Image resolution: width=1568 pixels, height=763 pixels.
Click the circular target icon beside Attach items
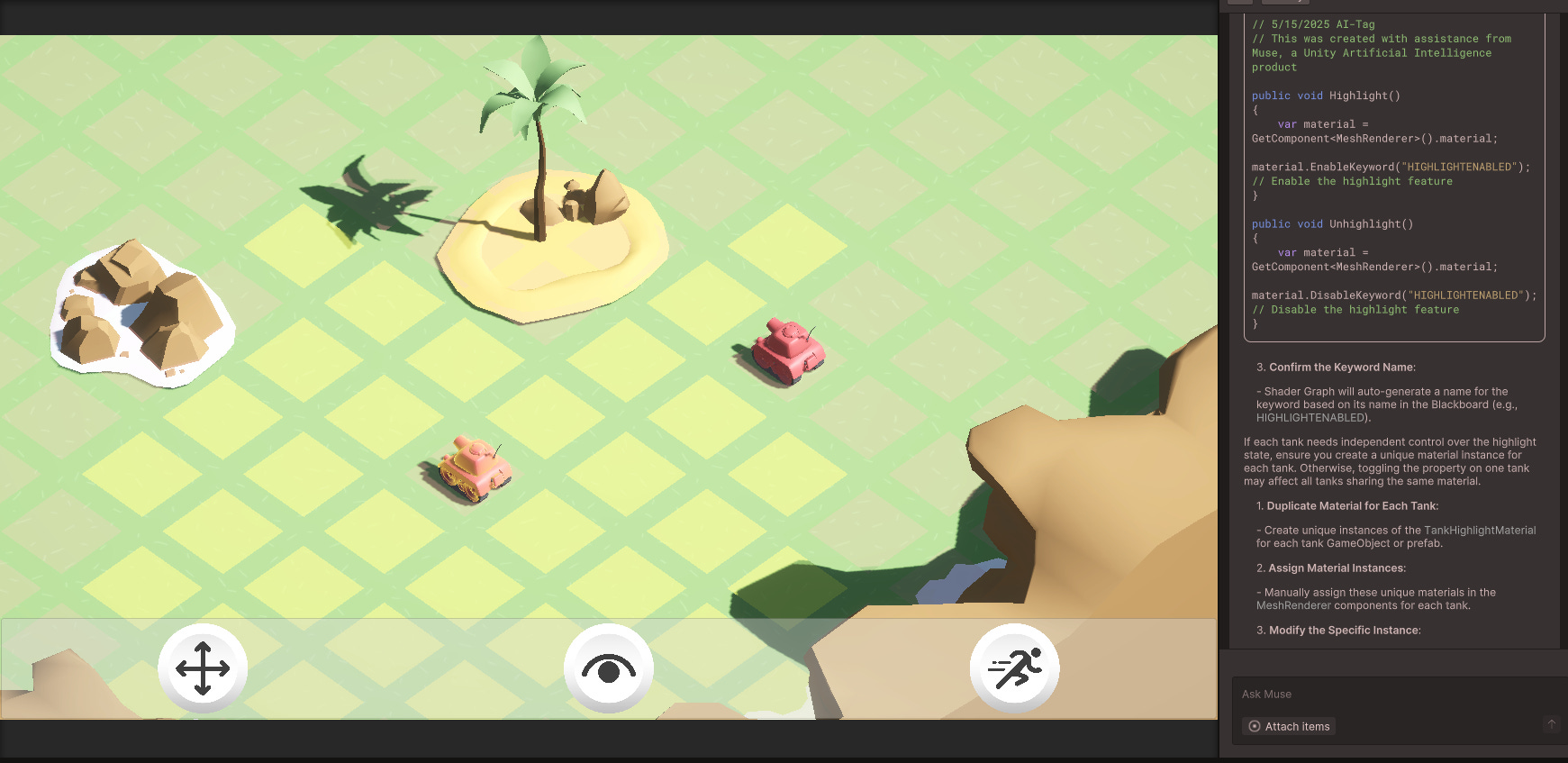click(x=1255, y=726)
